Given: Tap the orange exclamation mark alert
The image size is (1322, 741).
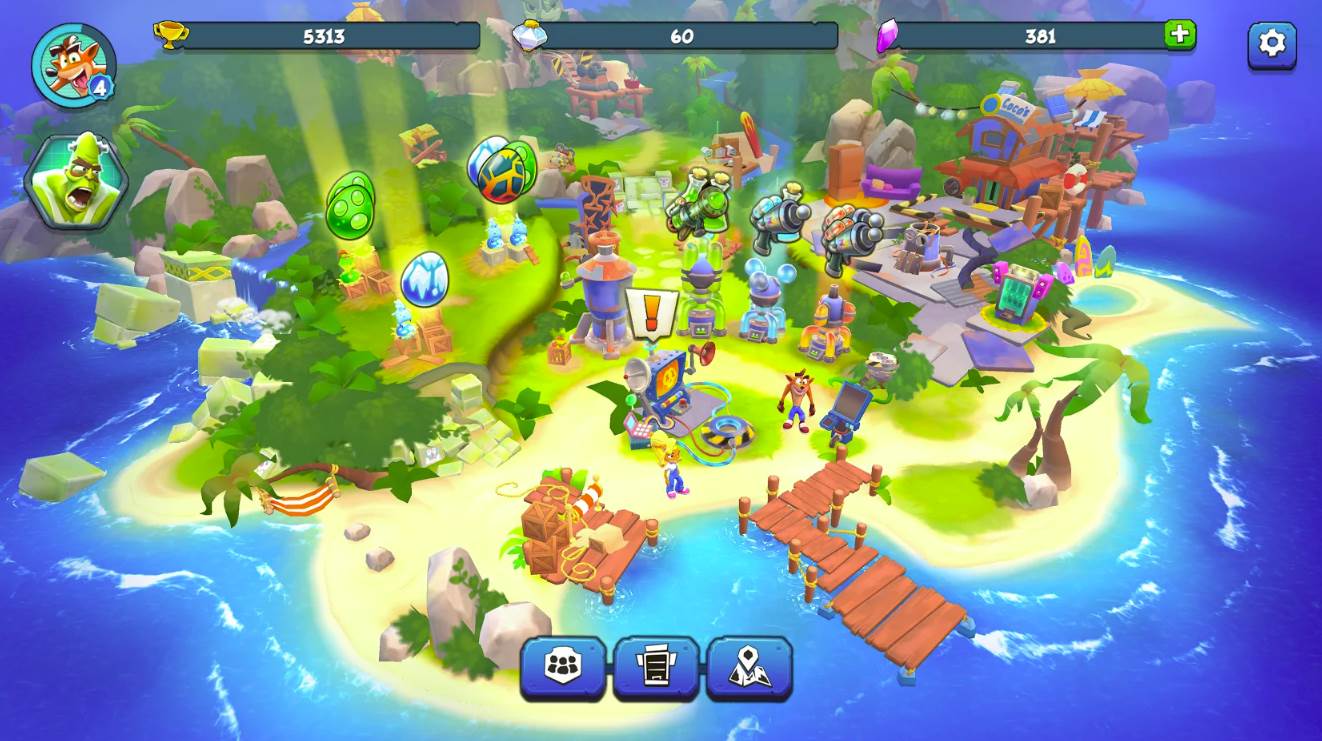Looking at the screenshot, I should [651, 314].
